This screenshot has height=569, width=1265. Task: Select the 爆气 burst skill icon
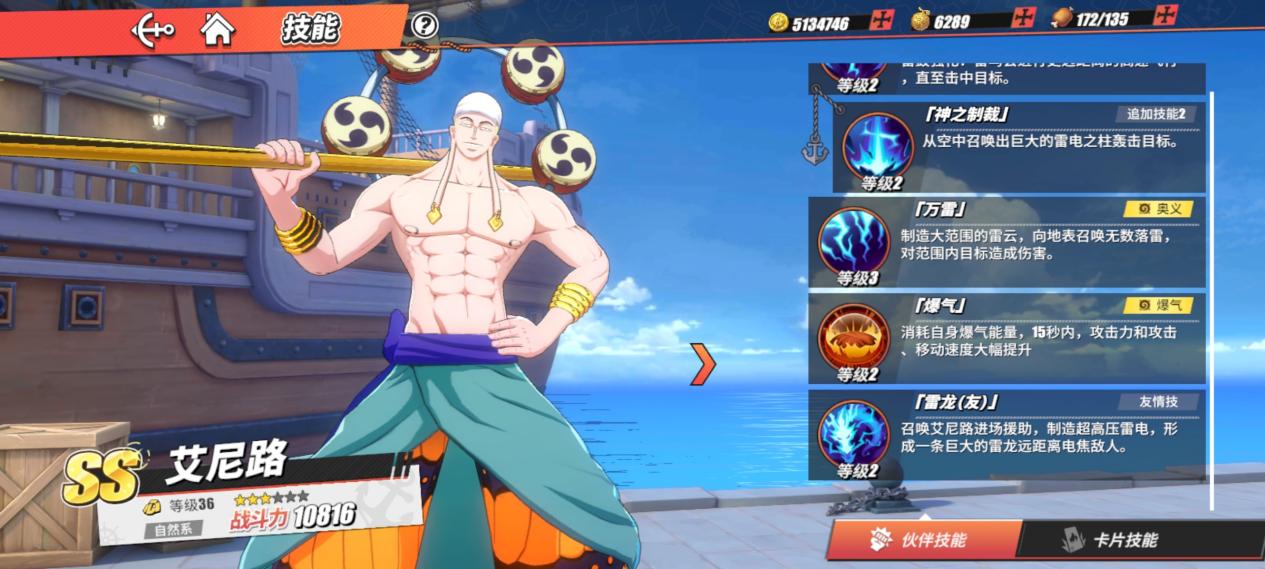853,336
